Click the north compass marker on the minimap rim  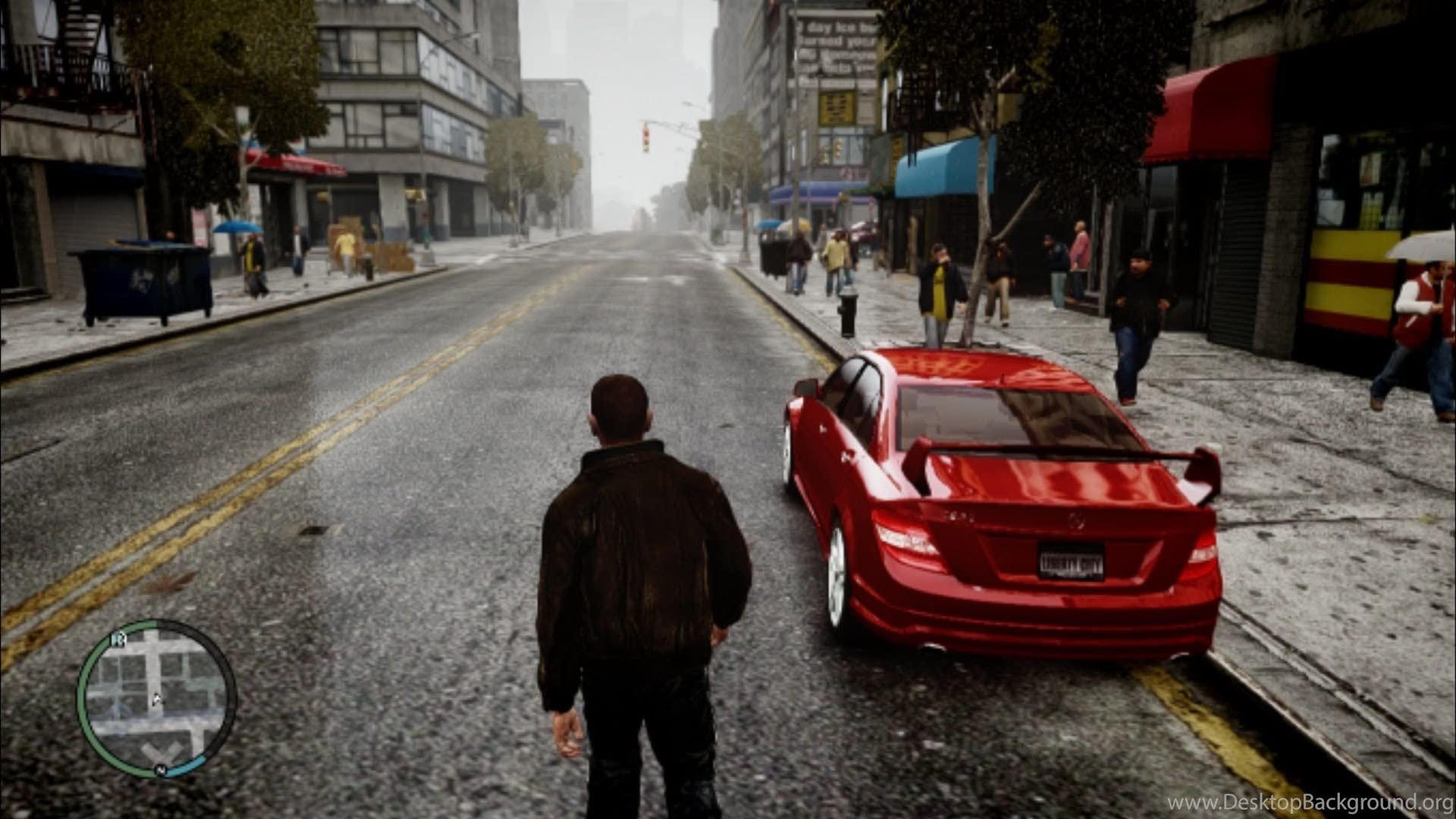point(161,770)
